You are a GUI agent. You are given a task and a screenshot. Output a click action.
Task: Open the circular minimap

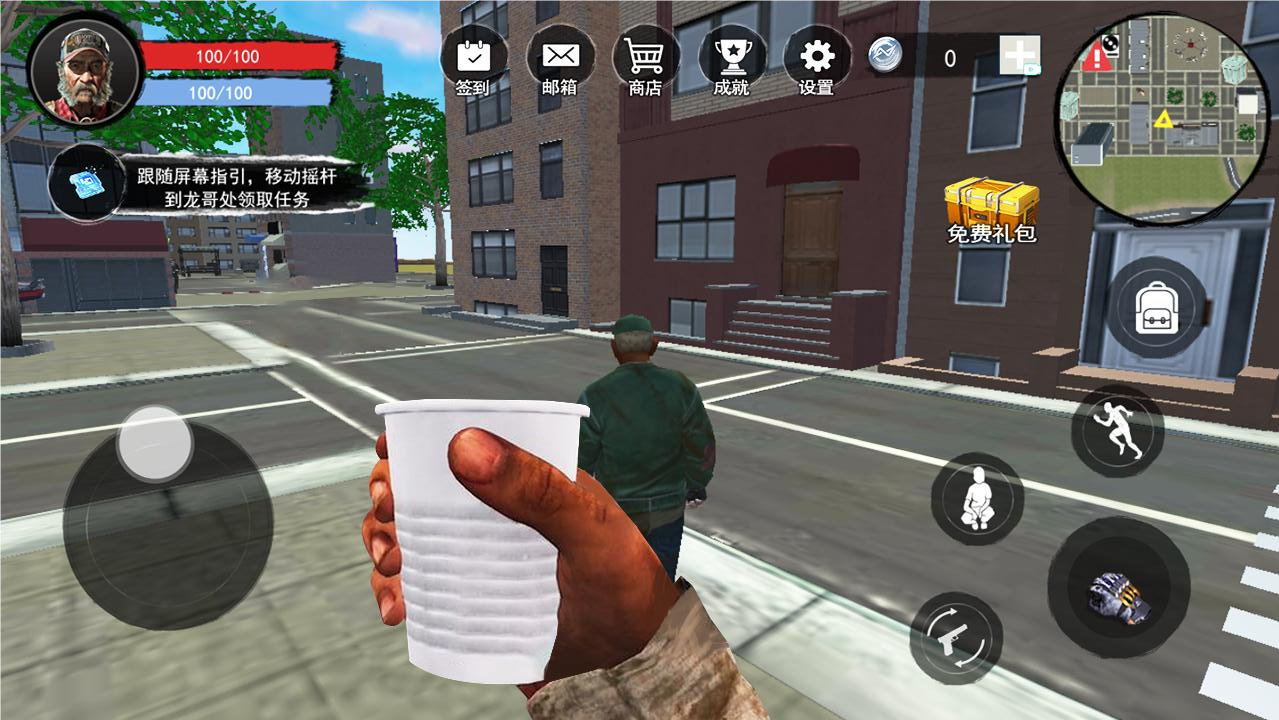coord(1160,119)
